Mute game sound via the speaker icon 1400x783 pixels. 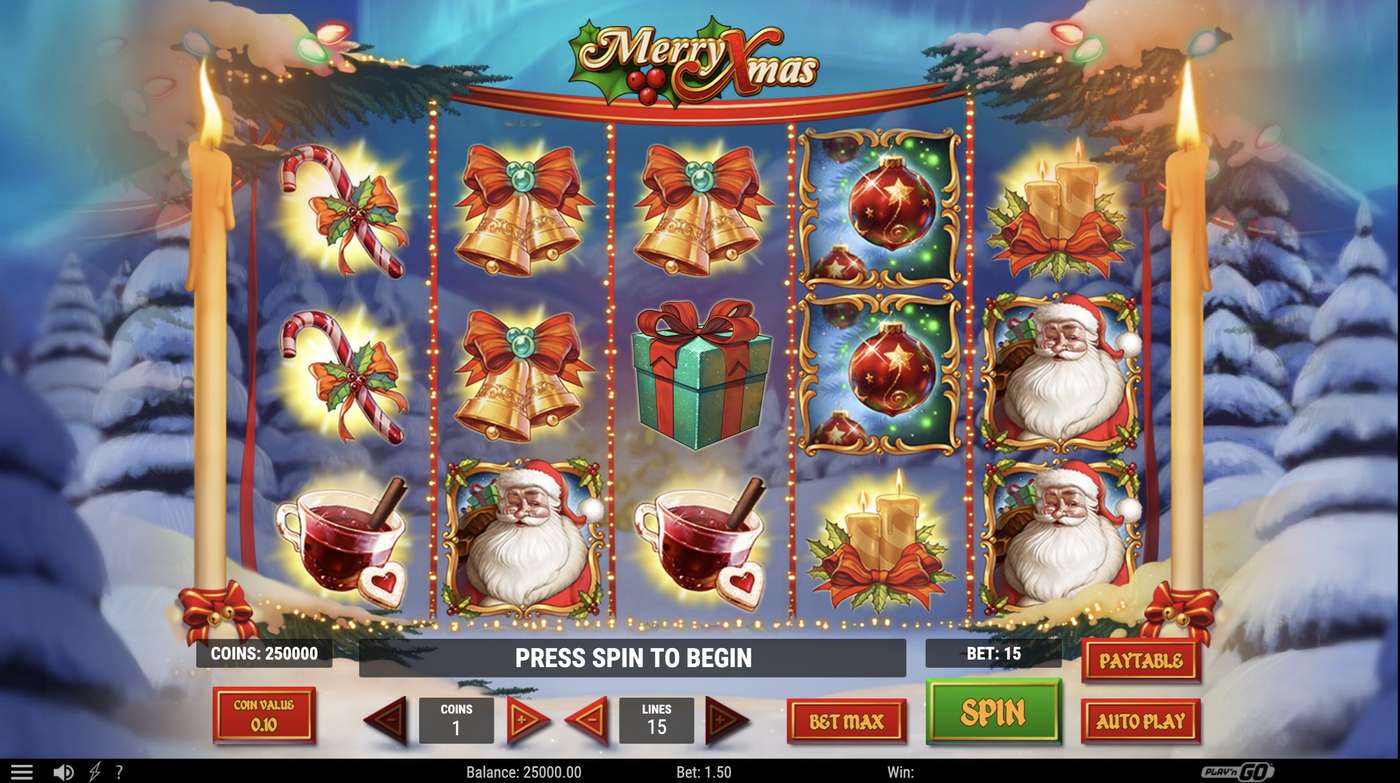point(62,770)
